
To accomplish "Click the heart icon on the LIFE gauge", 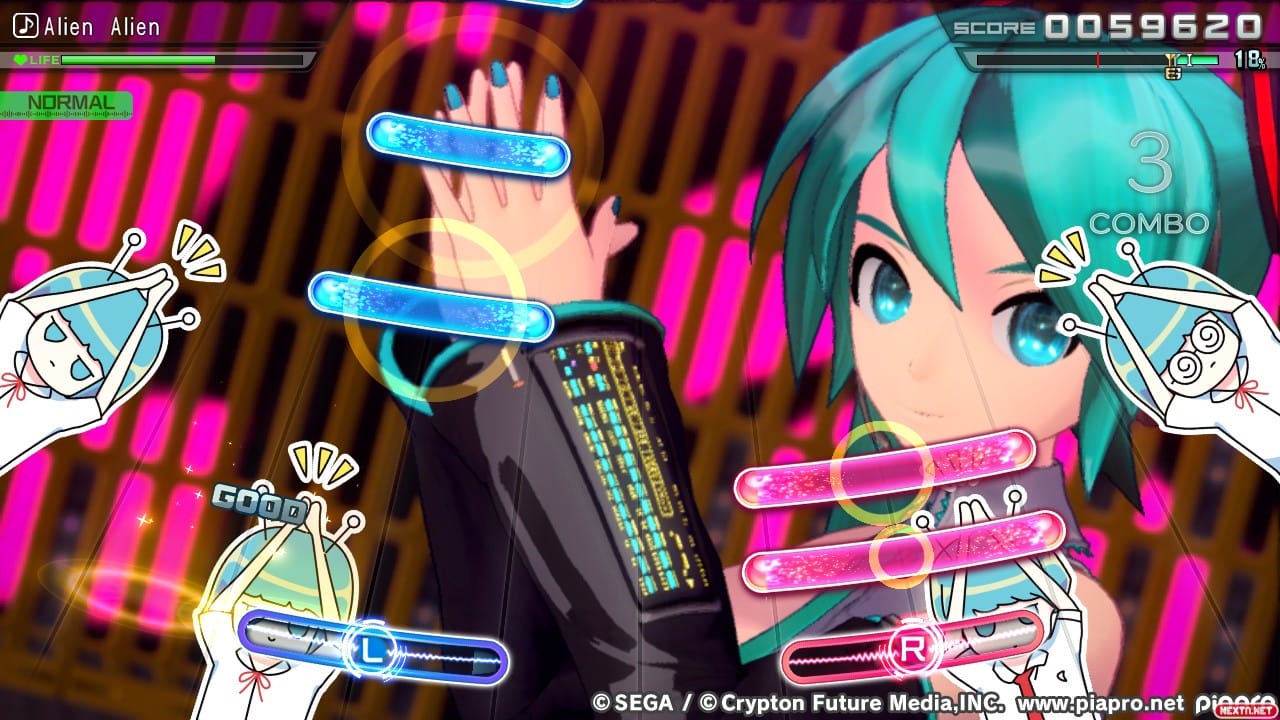I will point(18,57).
